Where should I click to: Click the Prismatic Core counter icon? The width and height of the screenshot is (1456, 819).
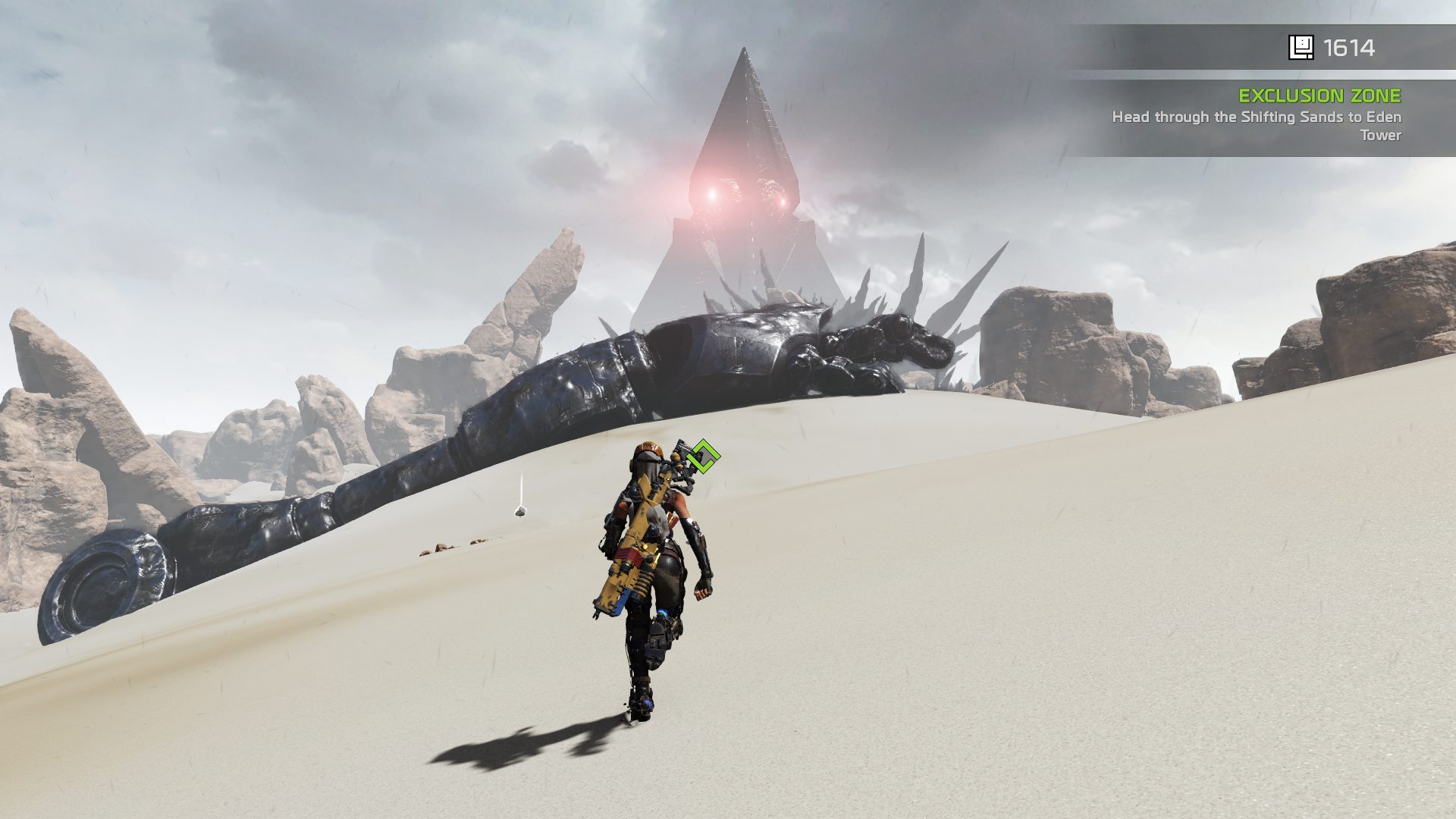tap(1302, 48)
